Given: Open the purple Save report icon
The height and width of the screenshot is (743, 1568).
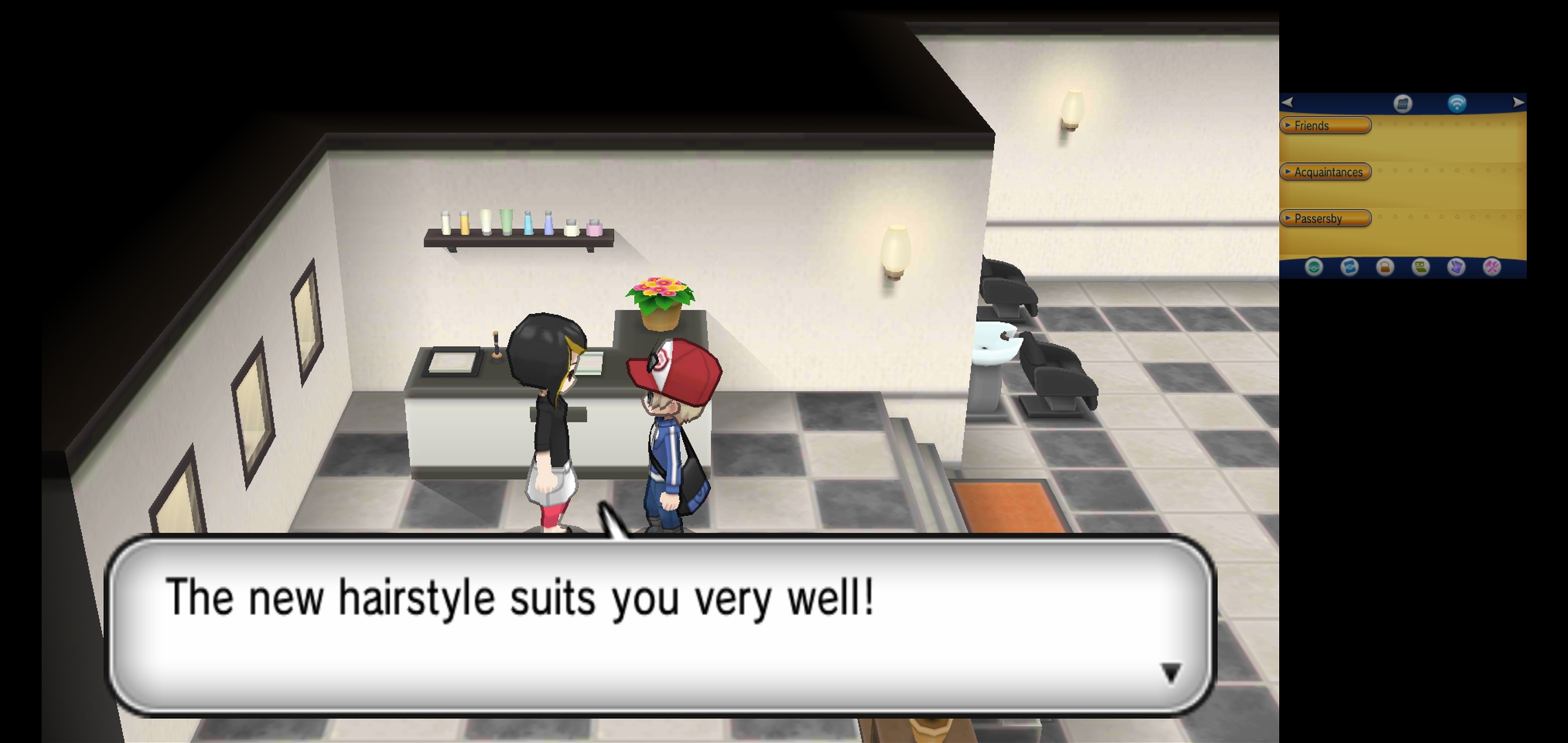Looking at the screenshot, I should coord(1457,267).
